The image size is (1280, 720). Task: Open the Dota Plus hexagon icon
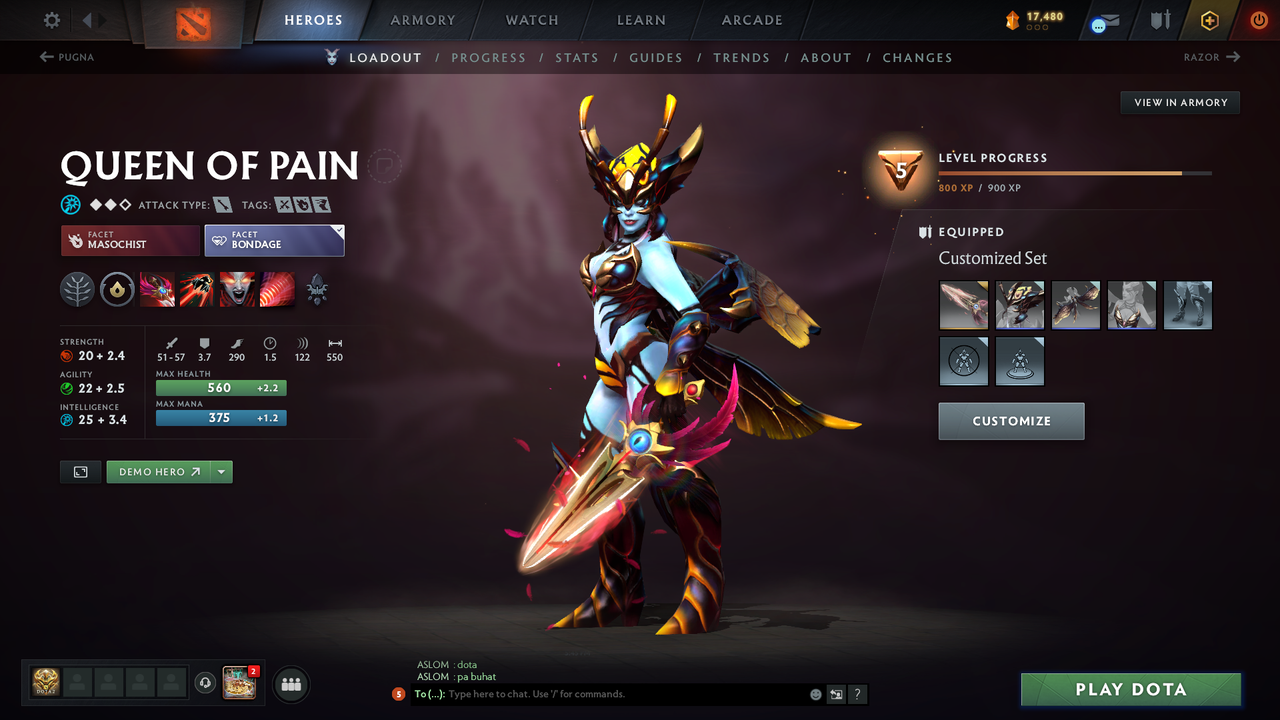[x=1209, y=19]
